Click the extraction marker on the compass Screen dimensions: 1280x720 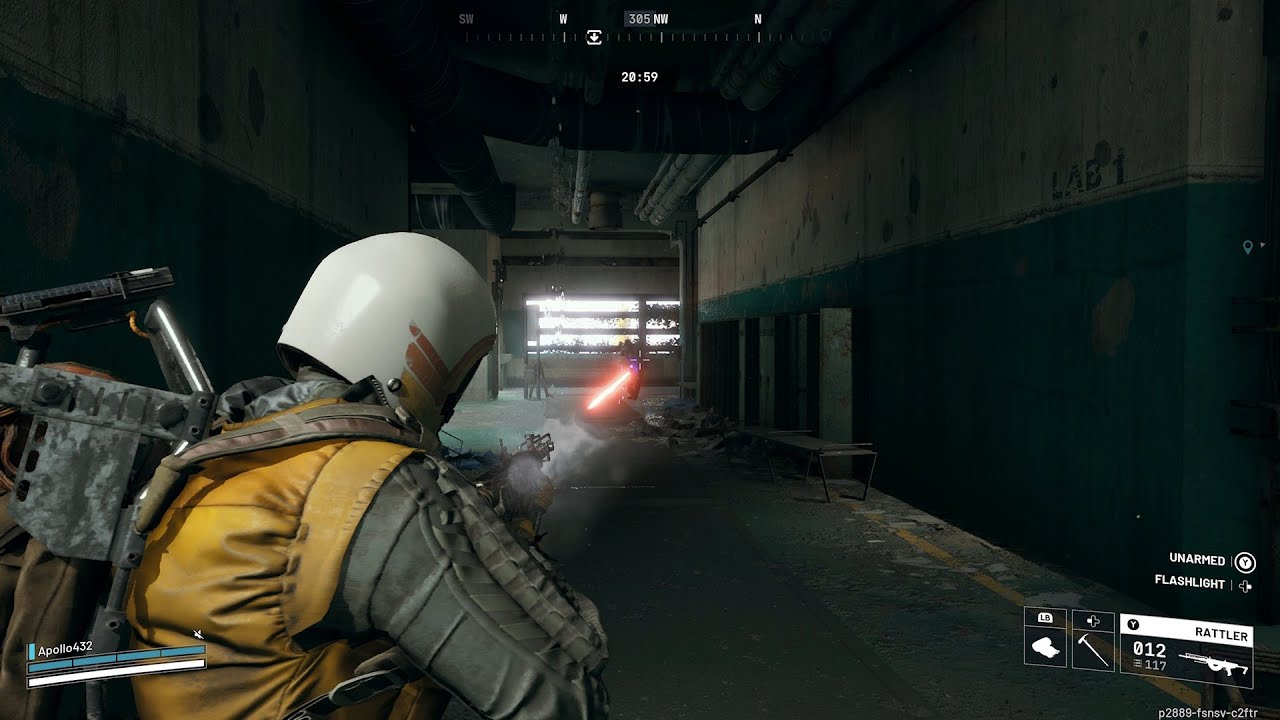594,37
